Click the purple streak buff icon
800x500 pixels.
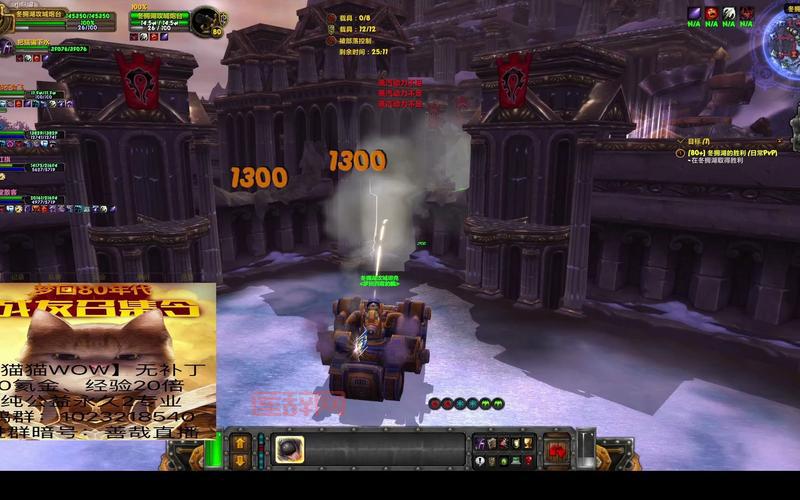(x=695, y=13)
